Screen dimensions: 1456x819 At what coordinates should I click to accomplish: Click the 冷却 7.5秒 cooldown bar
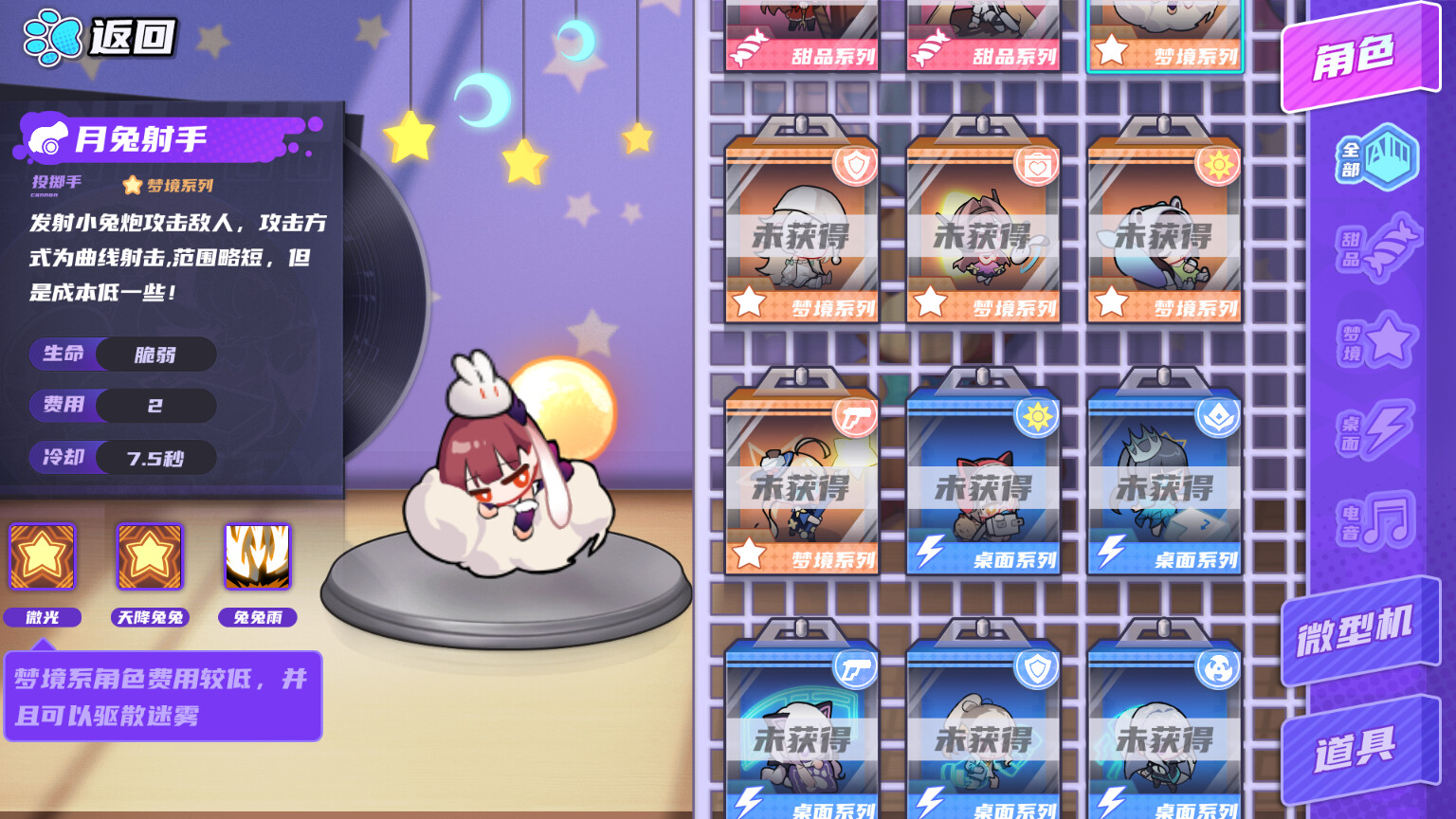pyautogui.click(x=122, y=458)
